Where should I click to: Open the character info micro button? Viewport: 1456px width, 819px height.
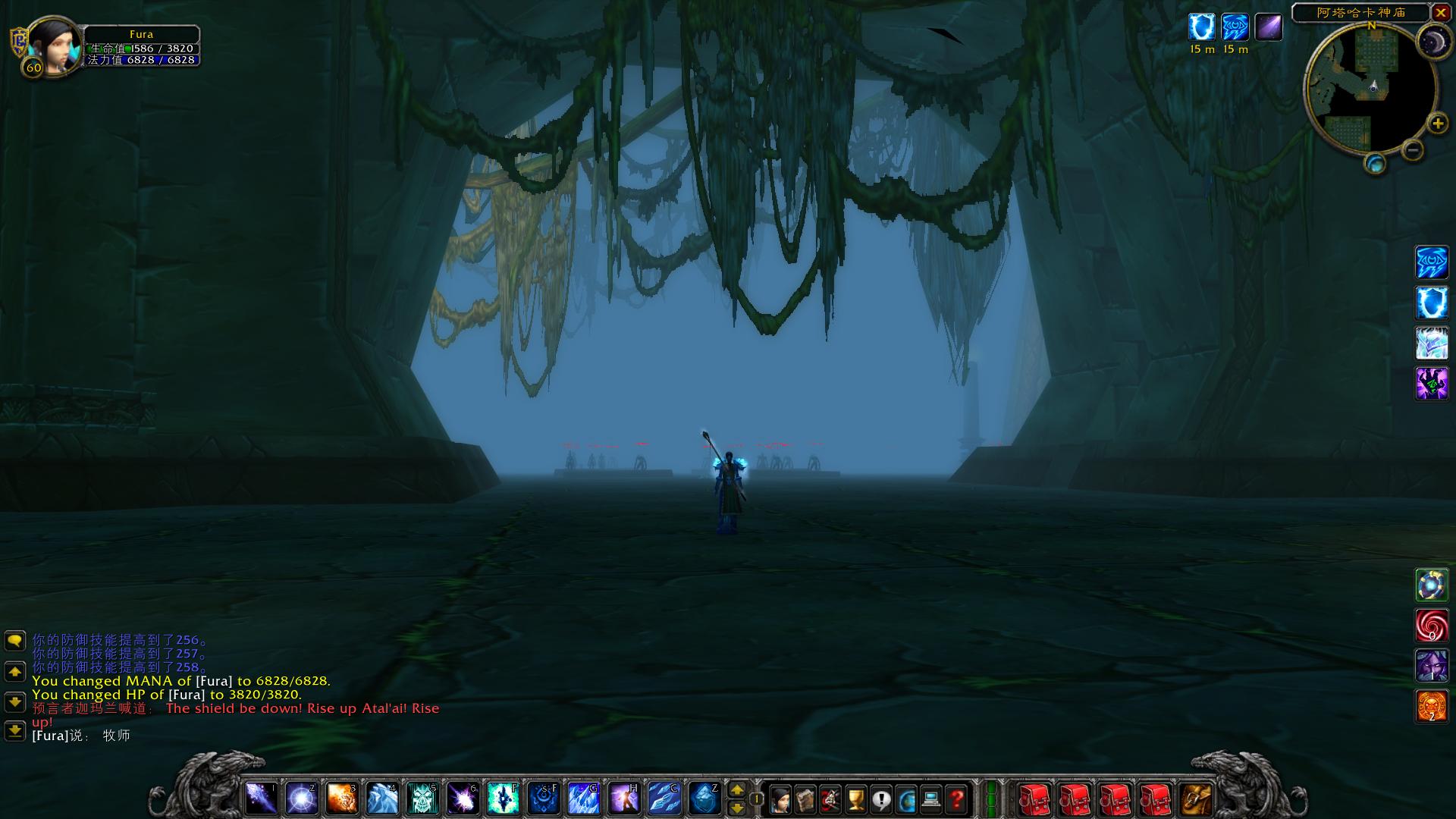[x=780, y=799]
